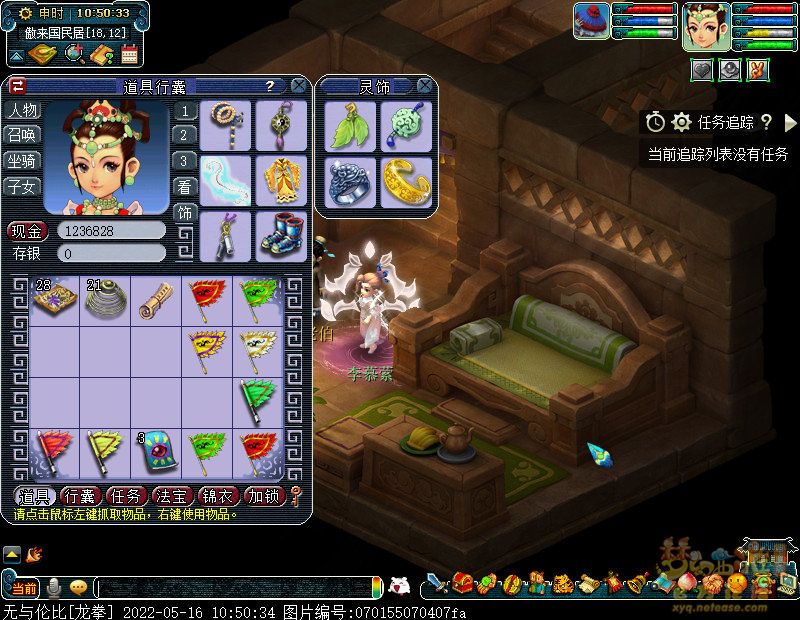
Task: Open the 任务追踪 tracker settings gear
Action: (682, 122)
